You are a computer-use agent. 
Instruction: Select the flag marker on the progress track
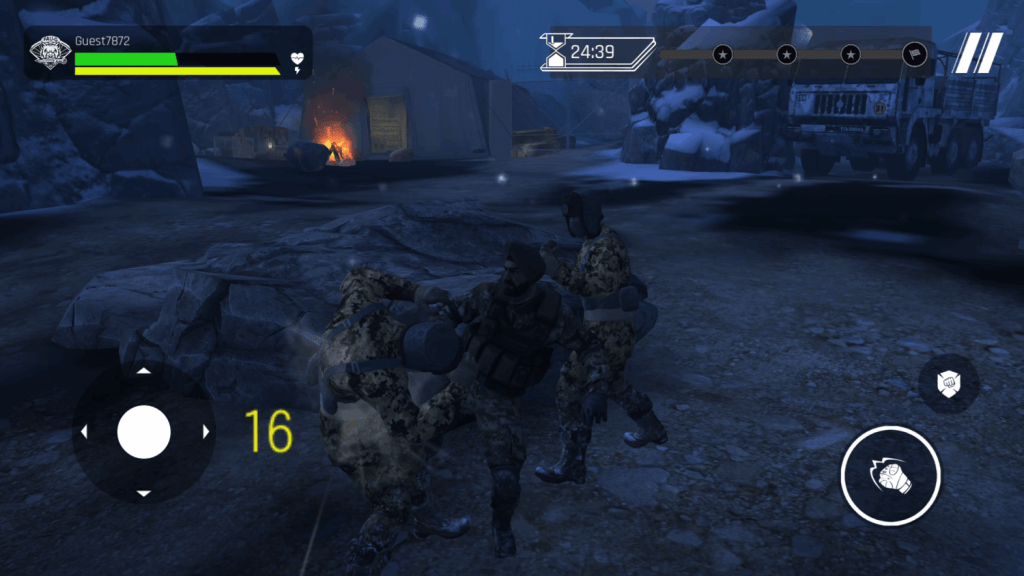[914, 54]
